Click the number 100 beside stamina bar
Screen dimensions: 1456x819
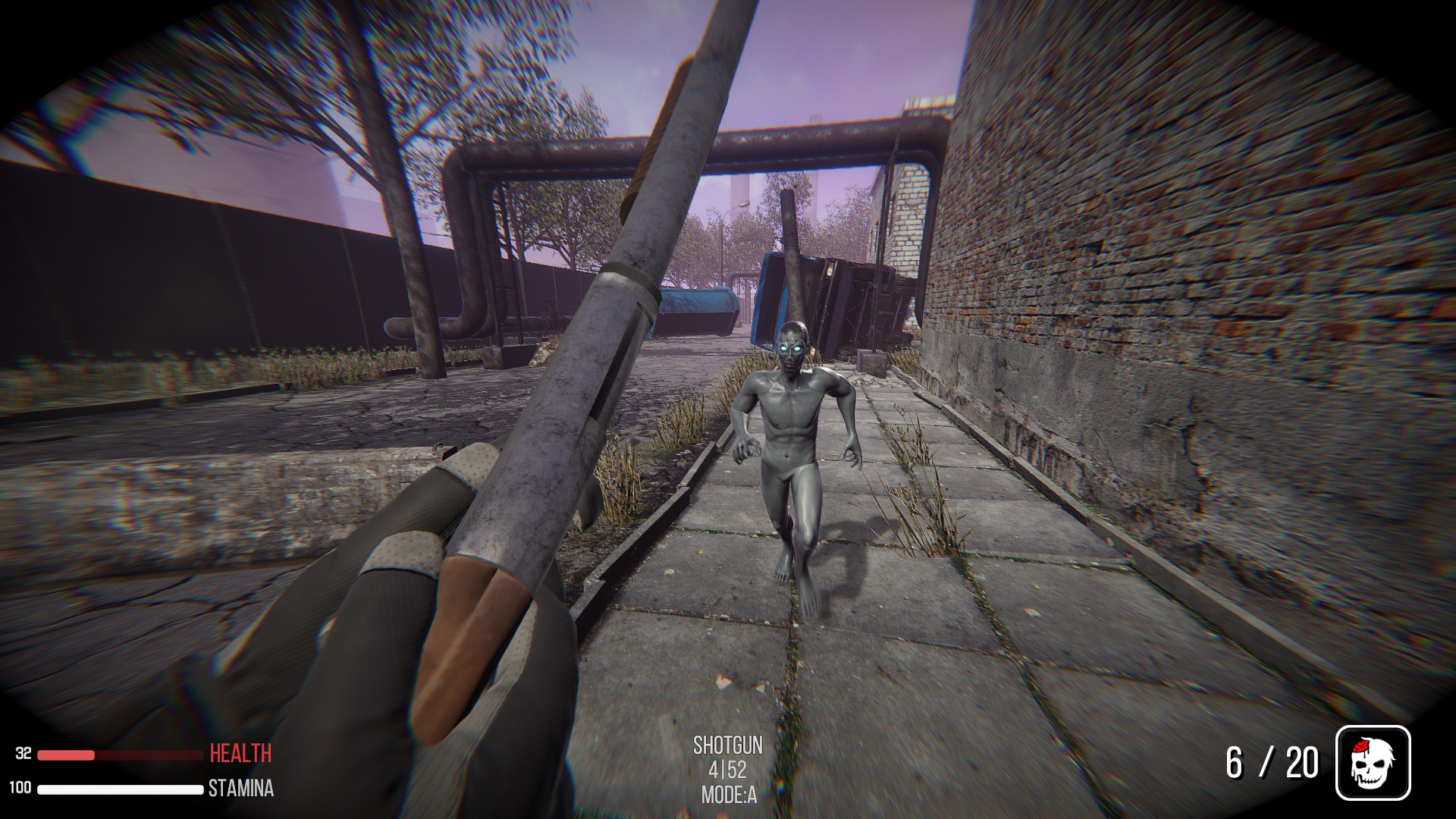point(21,787)
